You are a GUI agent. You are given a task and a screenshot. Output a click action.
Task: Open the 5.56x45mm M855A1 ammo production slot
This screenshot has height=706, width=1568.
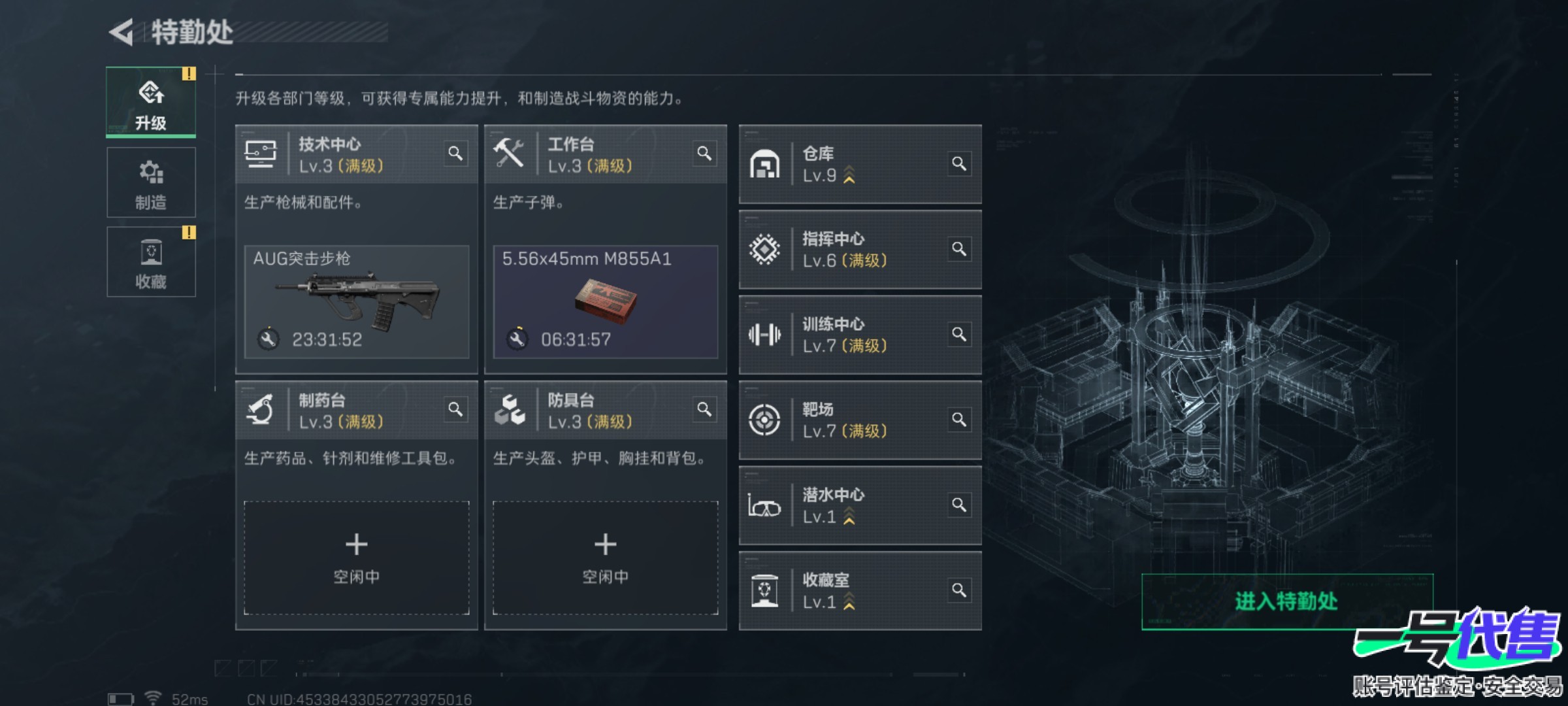click(x=605, y=301)
